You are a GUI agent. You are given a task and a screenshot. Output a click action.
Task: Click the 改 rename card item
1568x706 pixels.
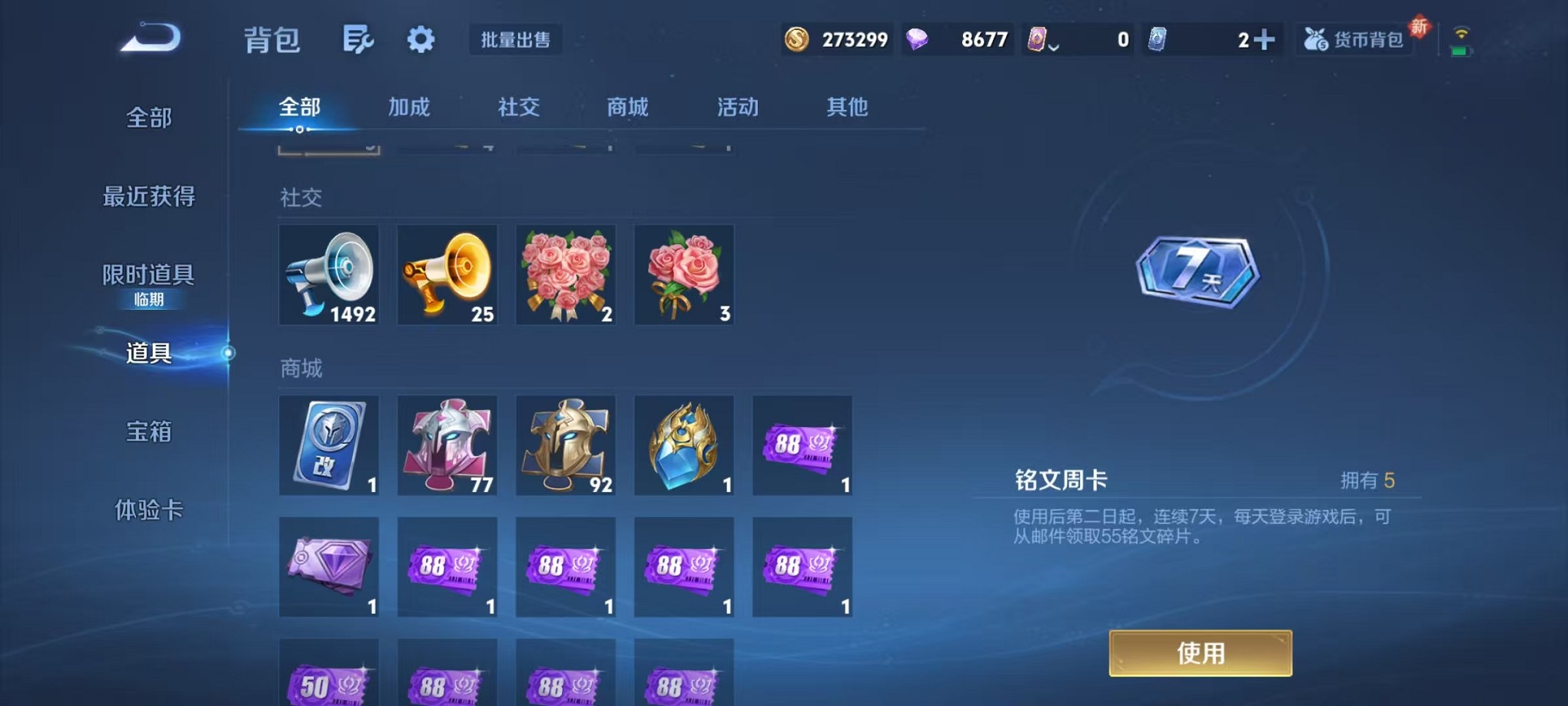click(x=329, y=445)
